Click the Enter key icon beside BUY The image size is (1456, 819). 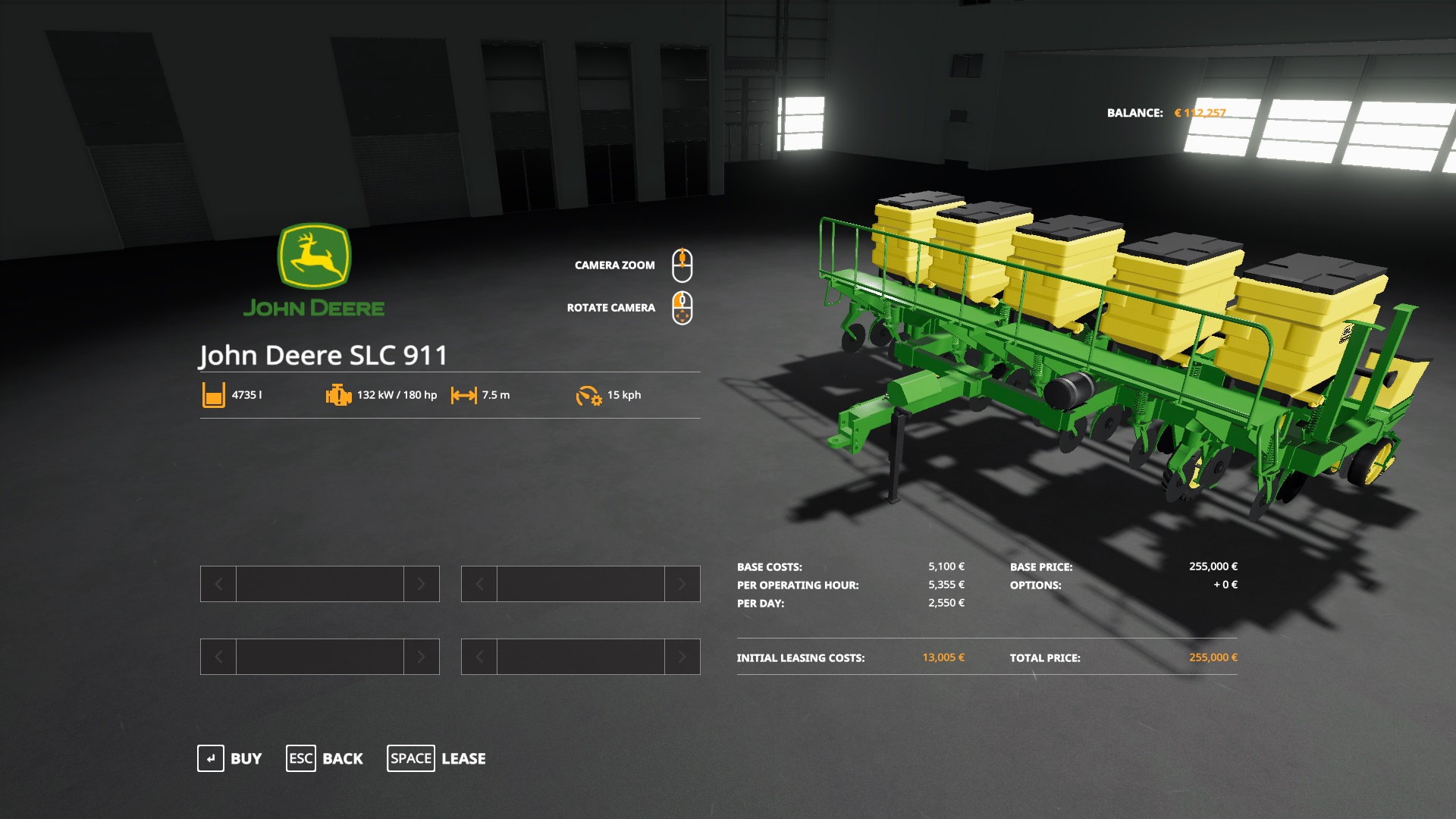(x=210, y=758)
